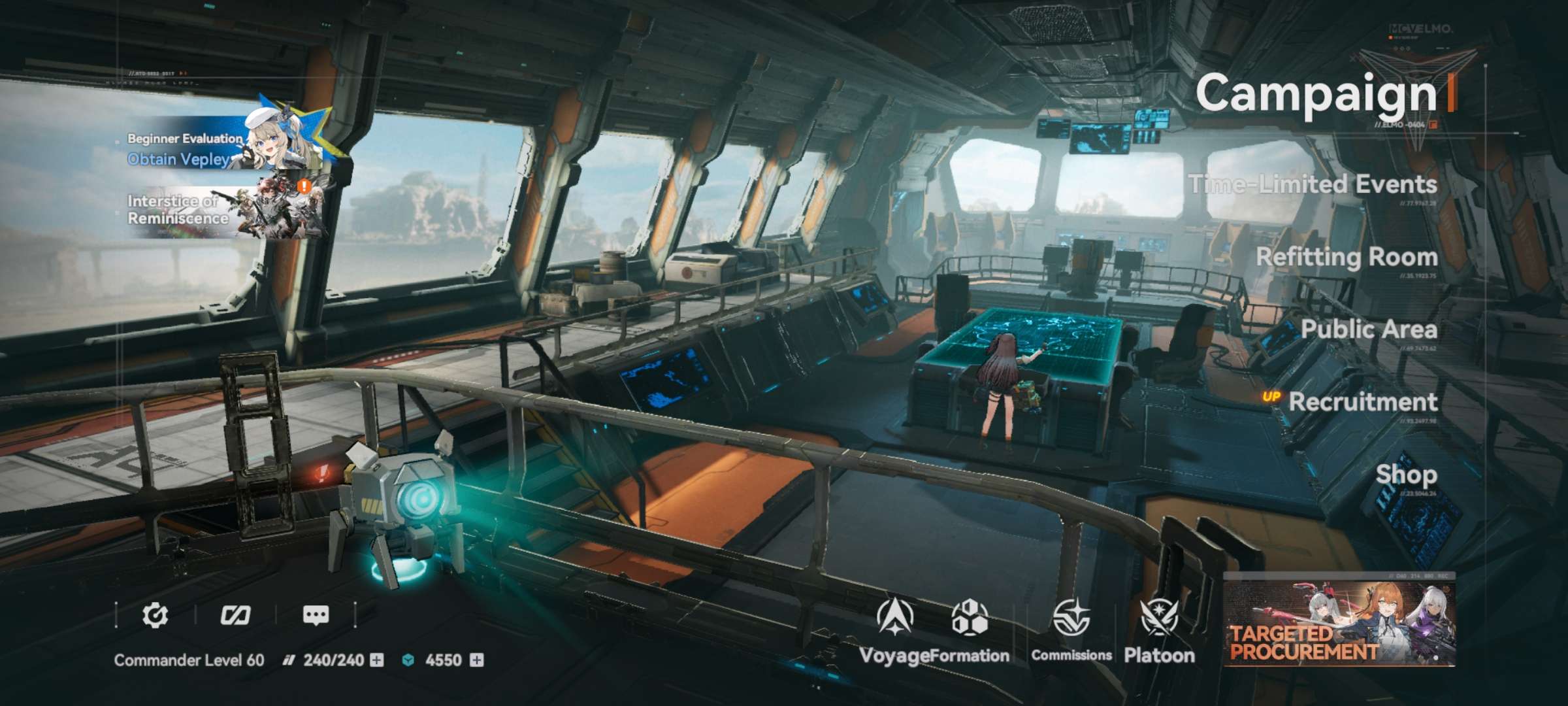Open the Campaign menu
Screen dimensions: 1568x706
click(1316, 94)
